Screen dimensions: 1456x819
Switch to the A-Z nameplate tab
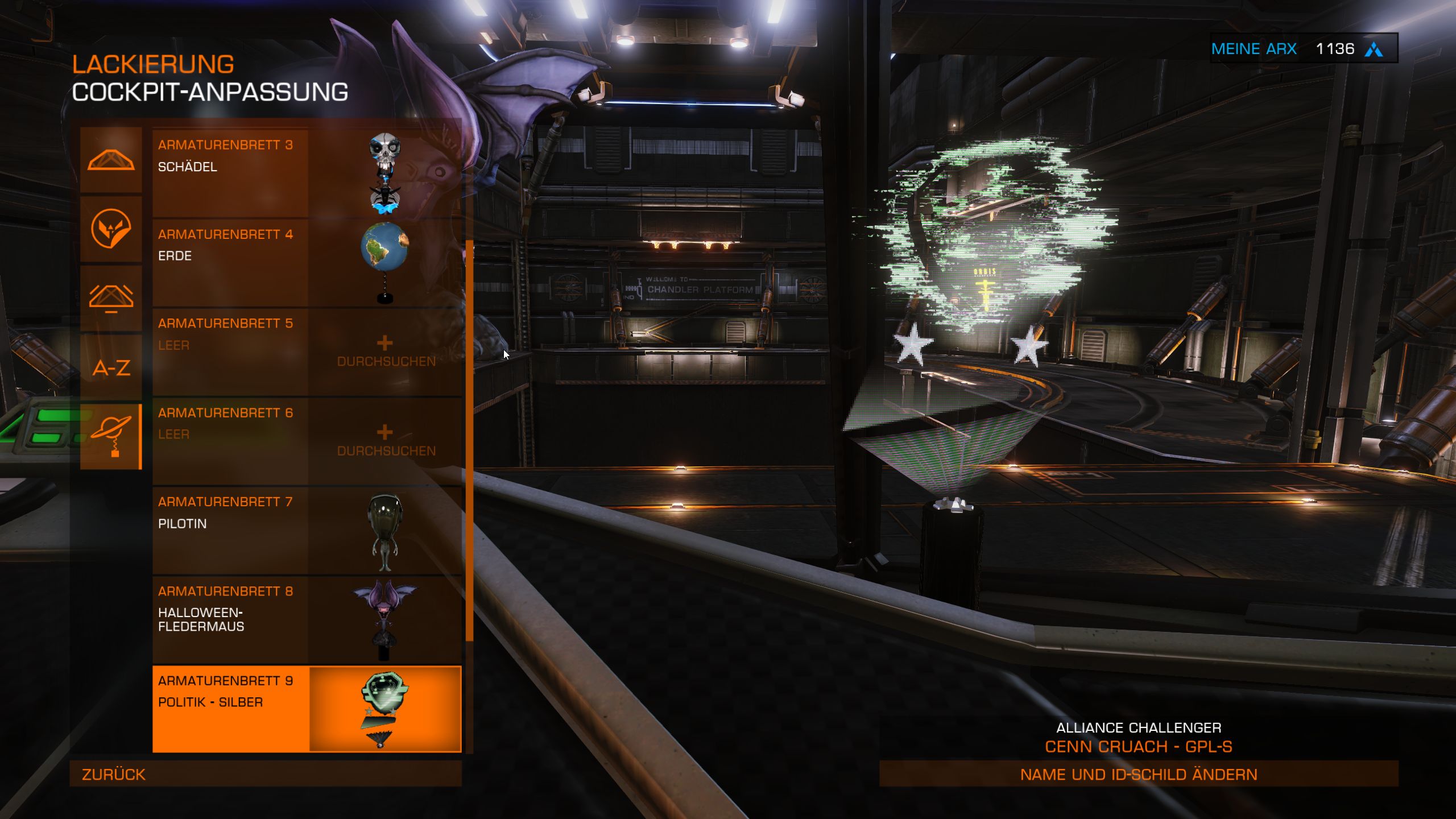pyautogui.click(x=111, y=367)
